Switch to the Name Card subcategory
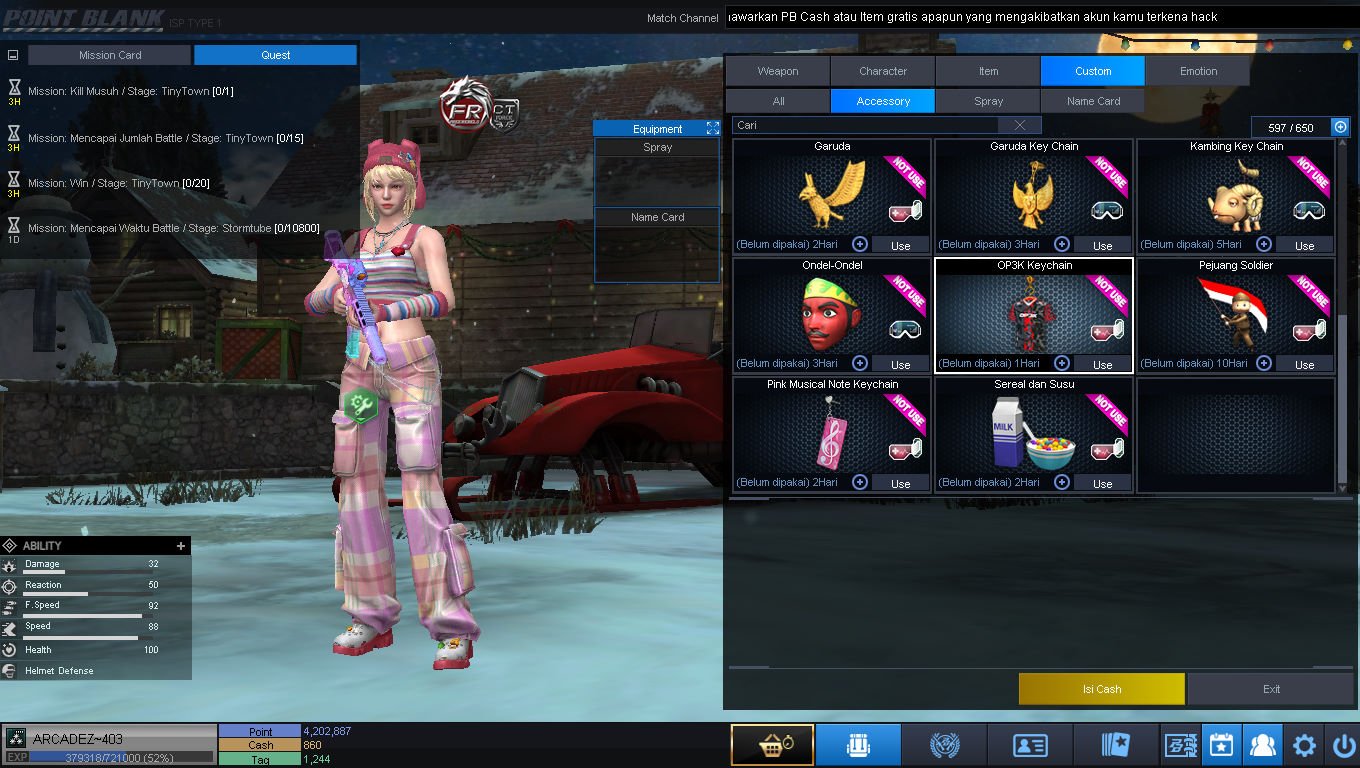Viewport: 1360px width, 768px height. click(x=1092, y=101)
